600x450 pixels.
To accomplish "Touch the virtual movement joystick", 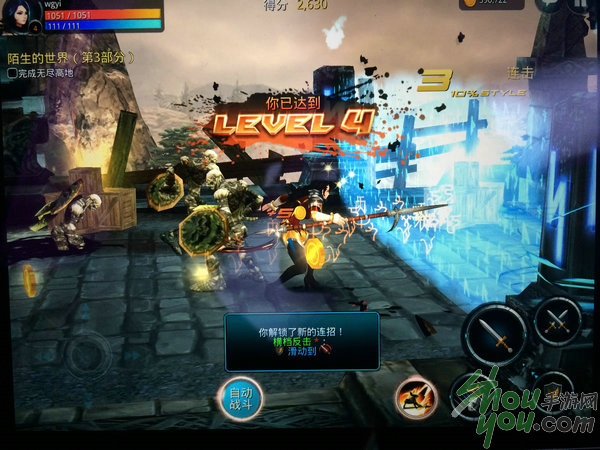I will pyautogui.click(x=88, y=352).
